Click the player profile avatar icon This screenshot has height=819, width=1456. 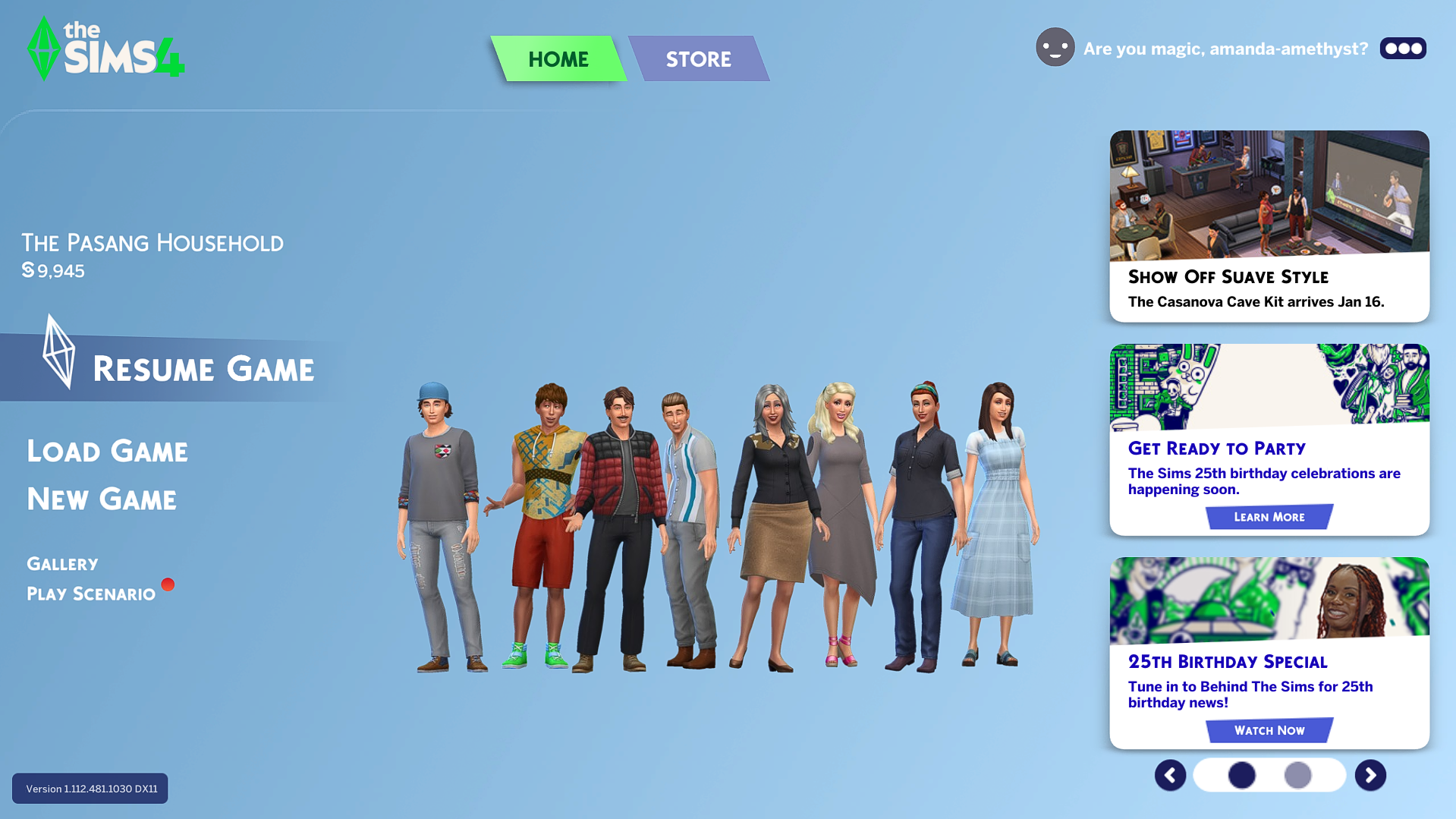(x=1055, y=47)
